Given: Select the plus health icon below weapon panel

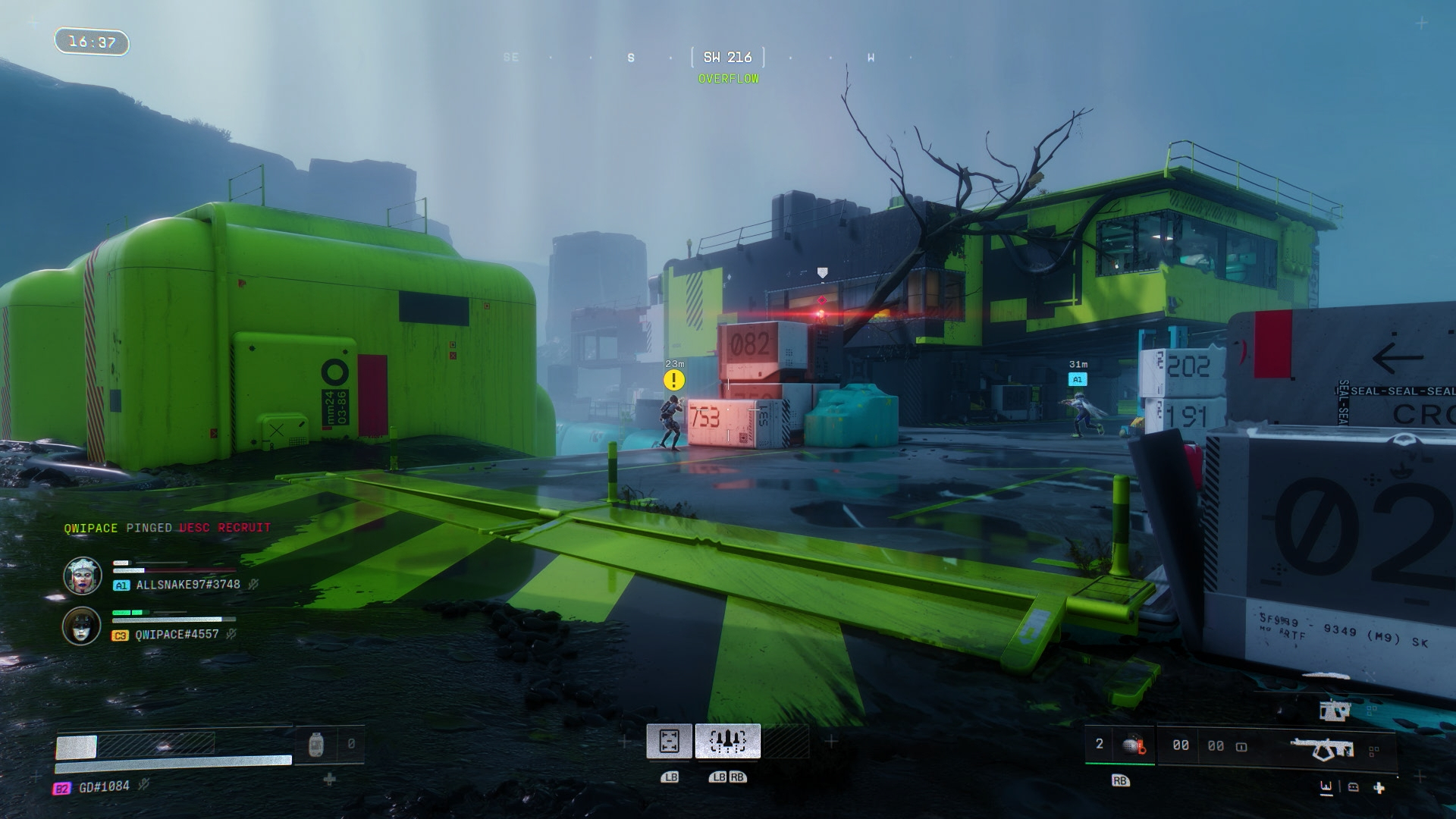Looking at the screenshot, I should click(x=1379, y=788).
